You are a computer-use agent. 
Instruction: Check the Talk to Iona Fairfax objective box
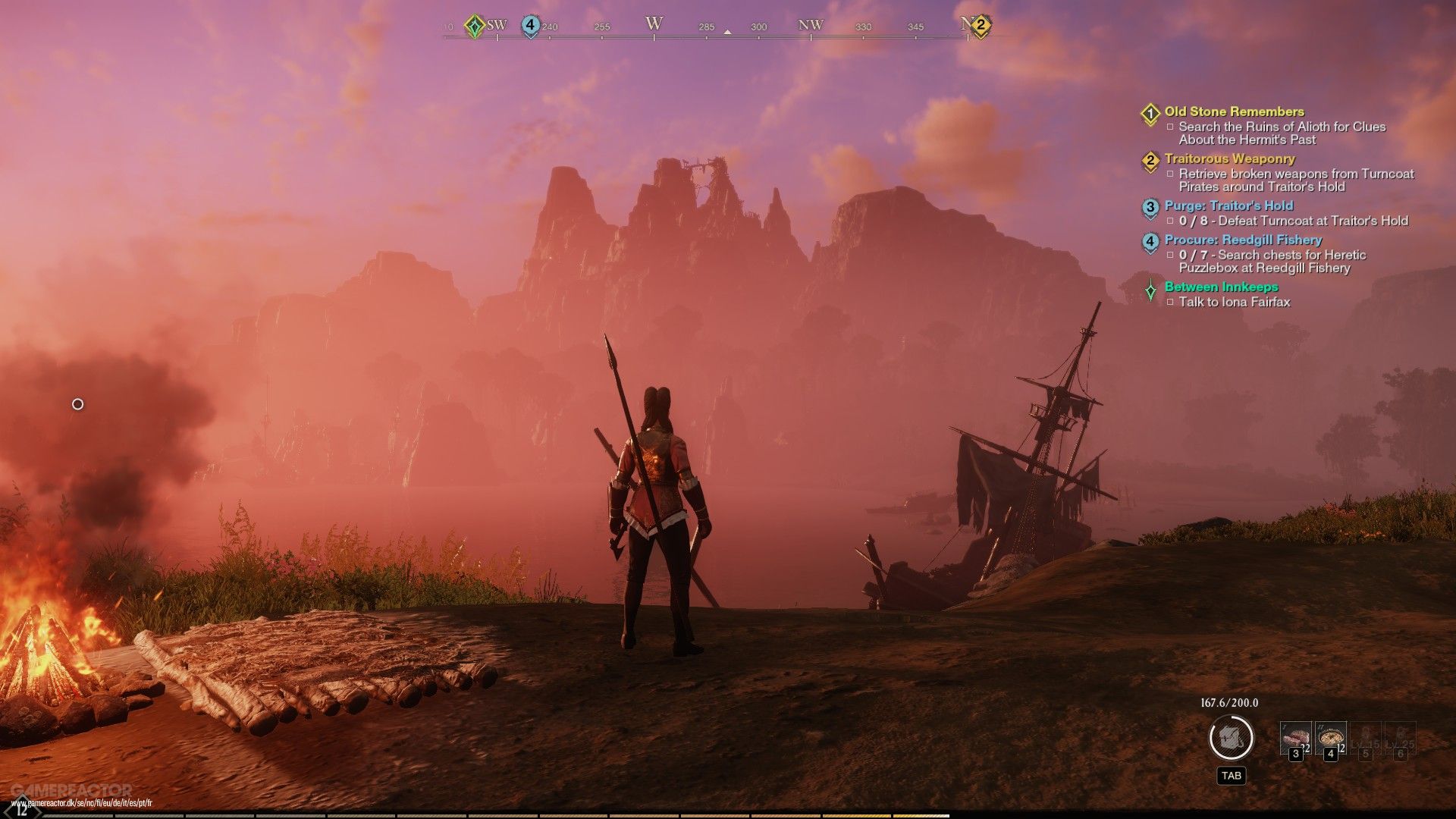point(1169,301)
